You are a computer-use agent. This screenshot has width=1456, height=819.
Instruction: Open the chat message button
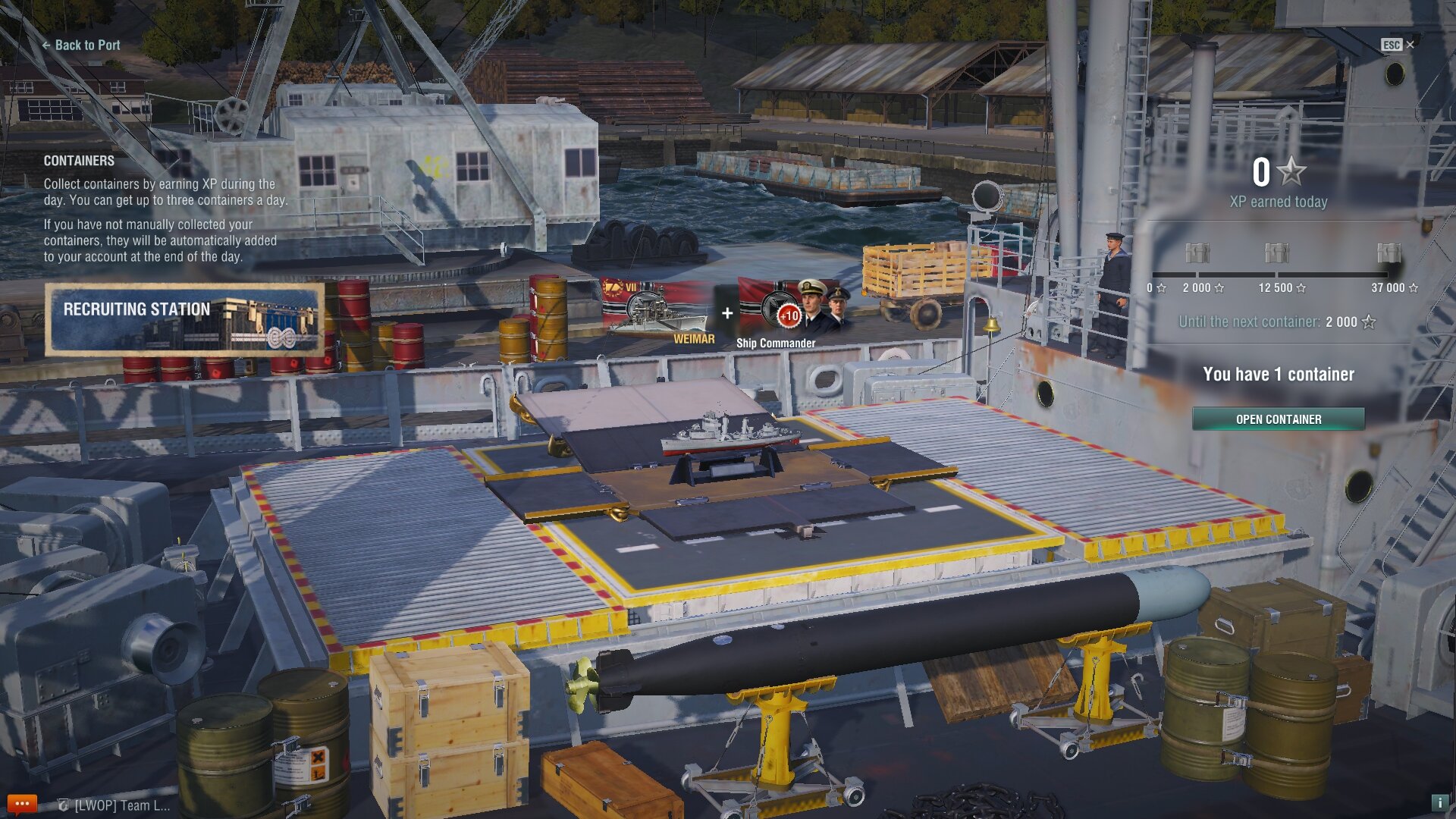coord(21,804)
